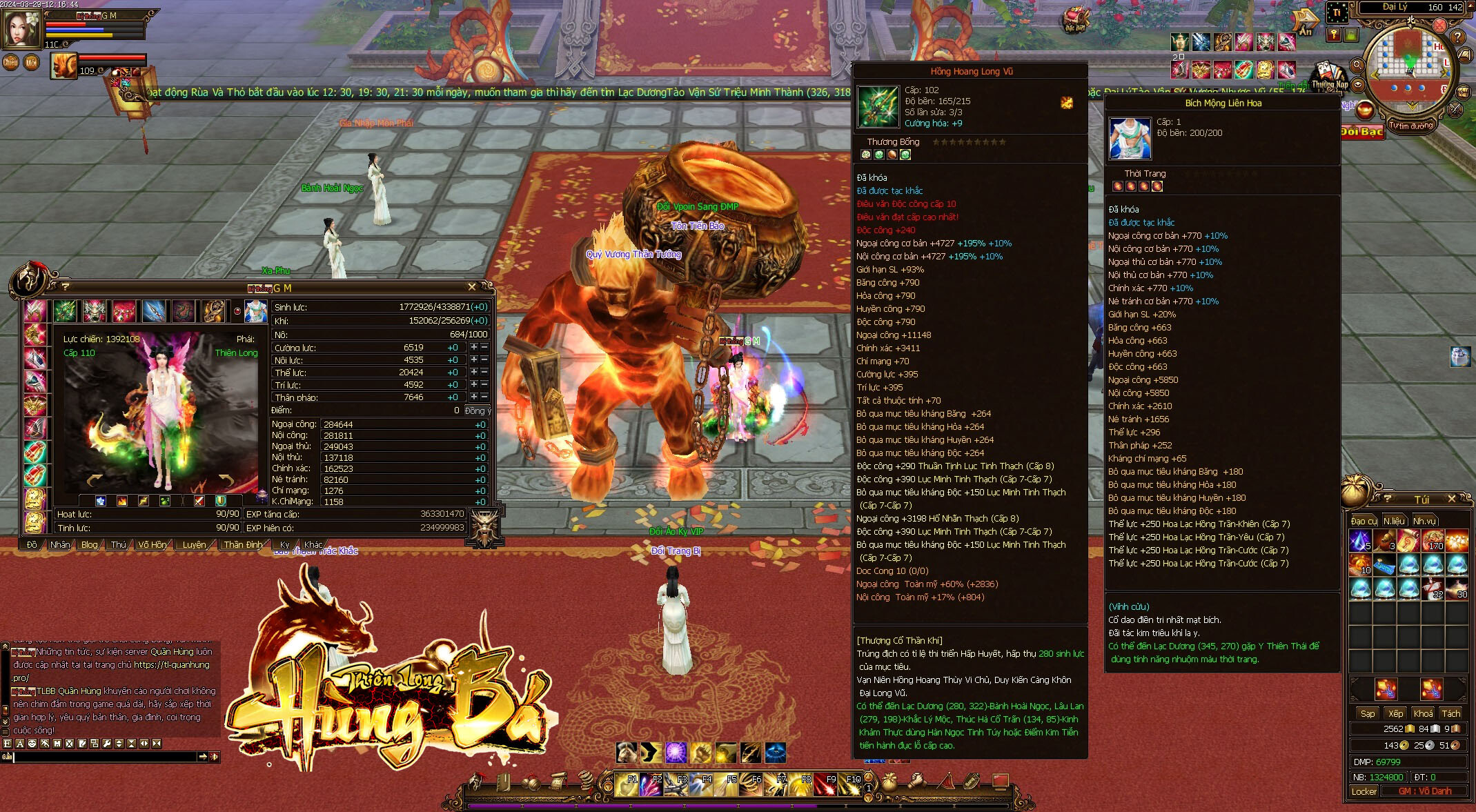Click the minimap magnifier button
Image resolution: width=1476 pixels, height=812 pixels.
pyautogui.click(x=1357, y=66)
